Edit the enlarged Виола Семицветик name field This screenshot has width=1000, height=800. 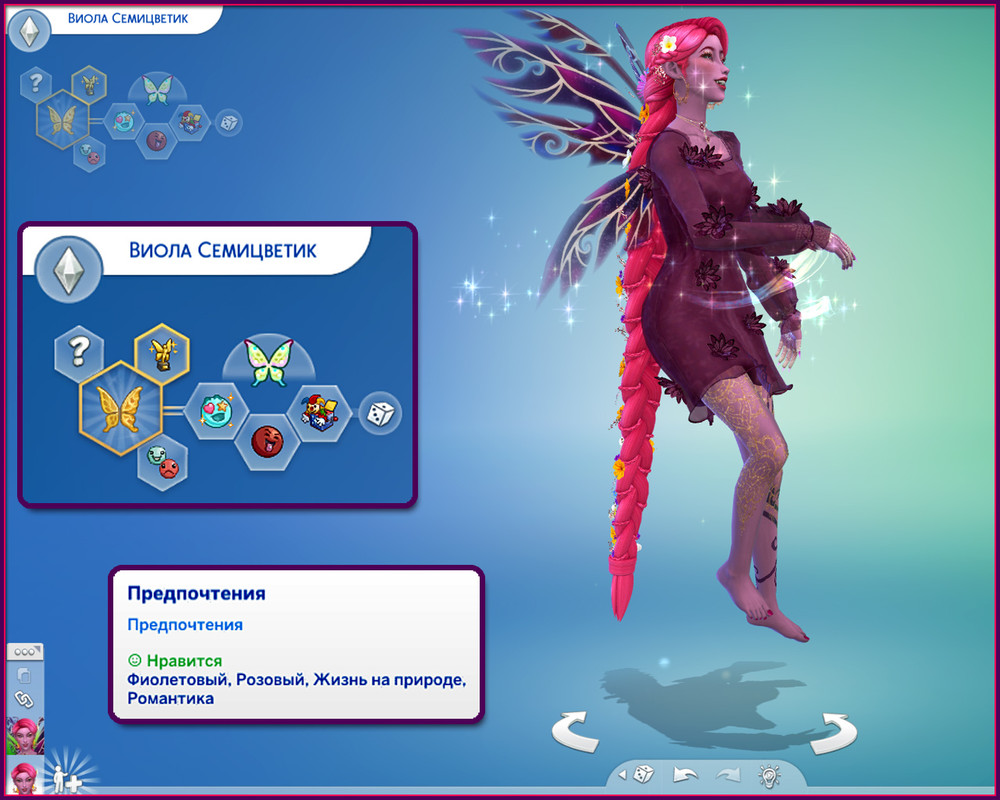(x=223, y=249)
